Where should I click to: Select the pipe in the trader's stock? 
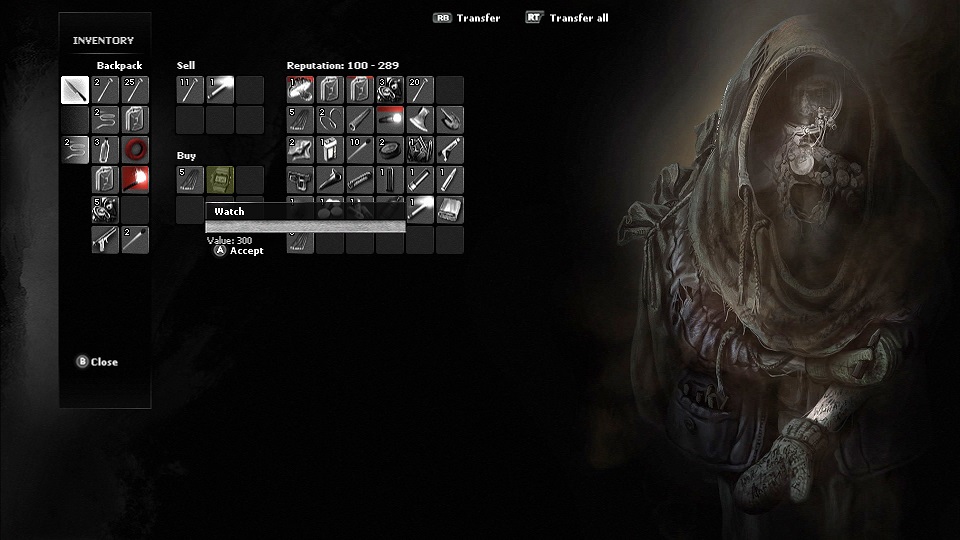point(360,120)
